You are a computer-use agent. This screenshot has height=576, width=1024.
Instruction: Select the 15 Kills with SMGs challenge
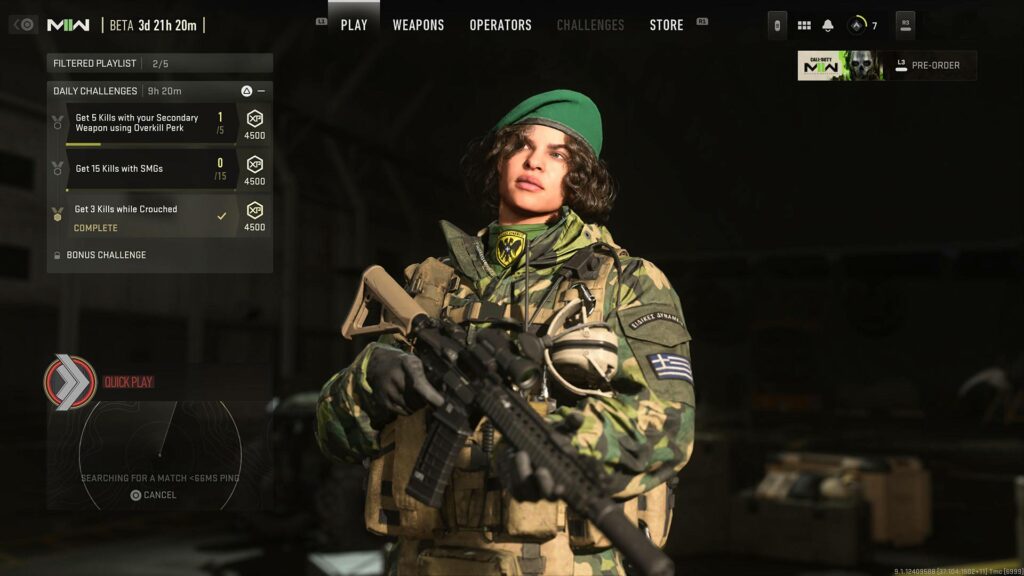(x=150, y=169)
